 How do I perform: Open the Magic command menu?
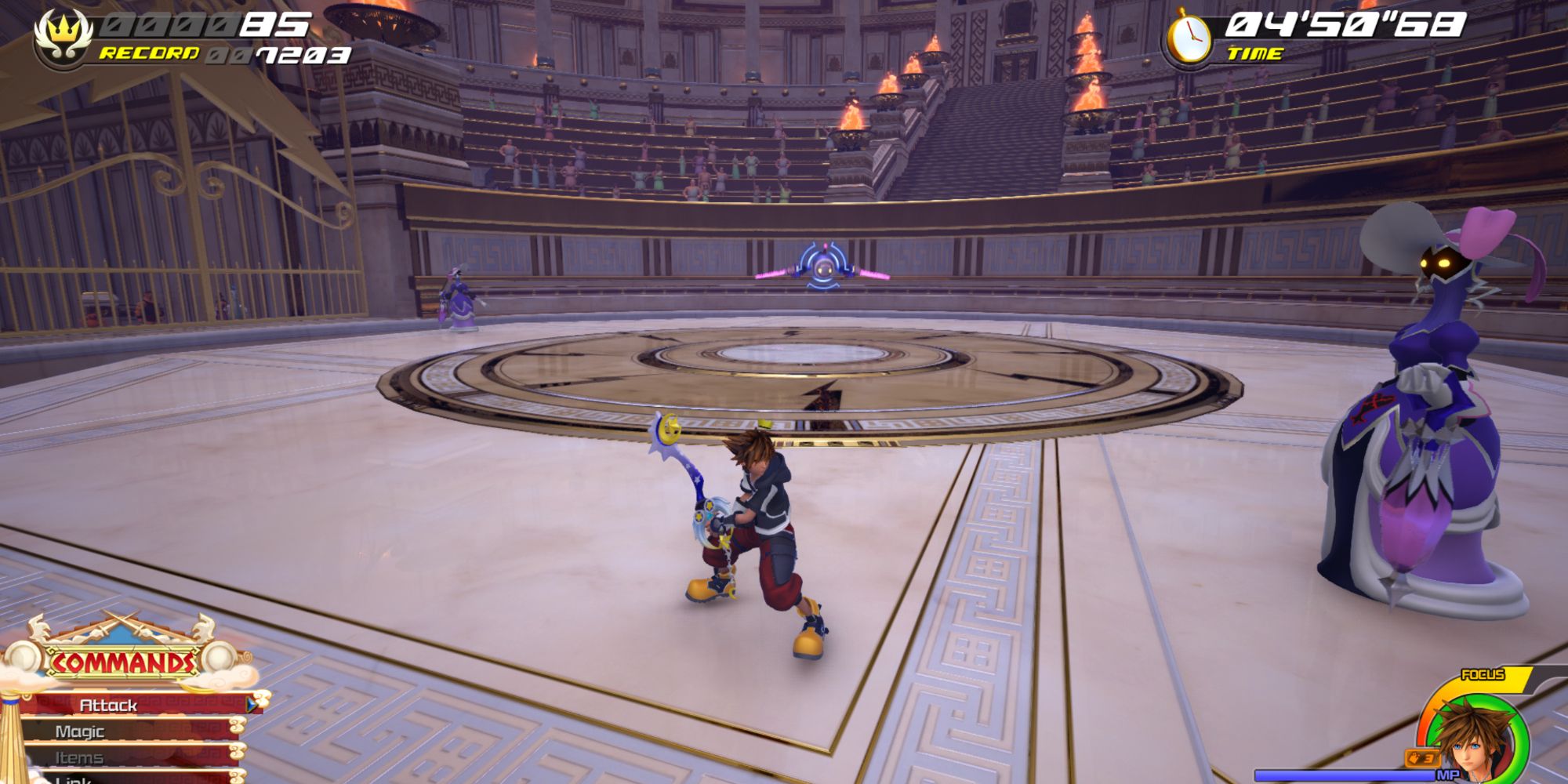[81, 732]
